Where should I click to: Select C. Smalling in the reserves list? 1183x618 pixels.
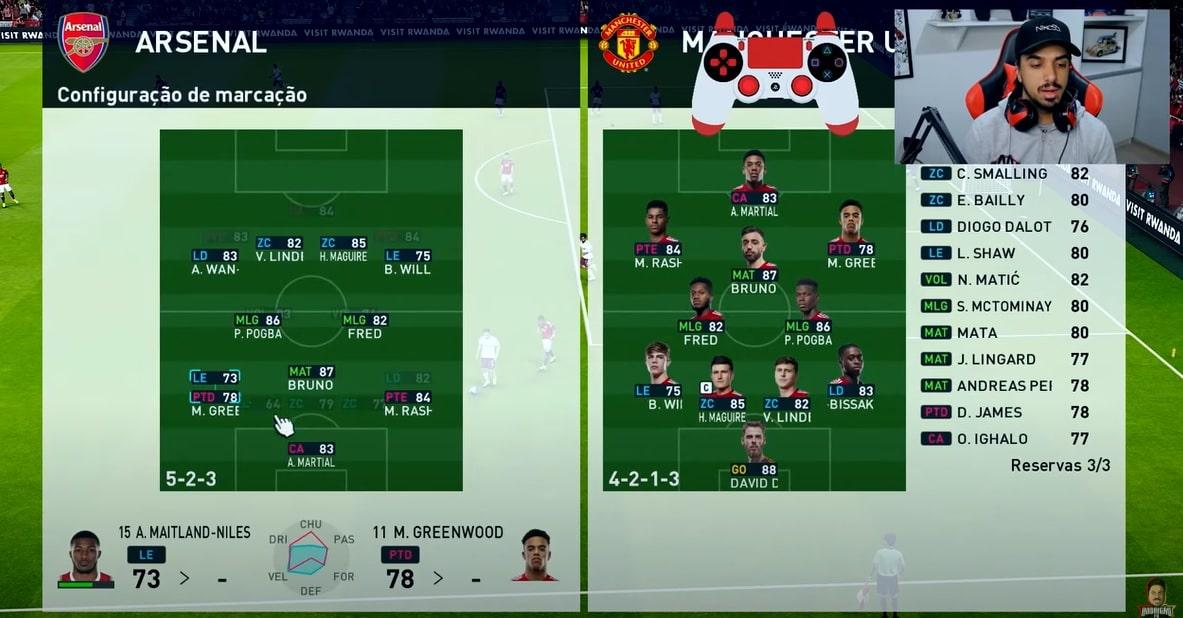pyautogui.click(x=1003, y=174)
